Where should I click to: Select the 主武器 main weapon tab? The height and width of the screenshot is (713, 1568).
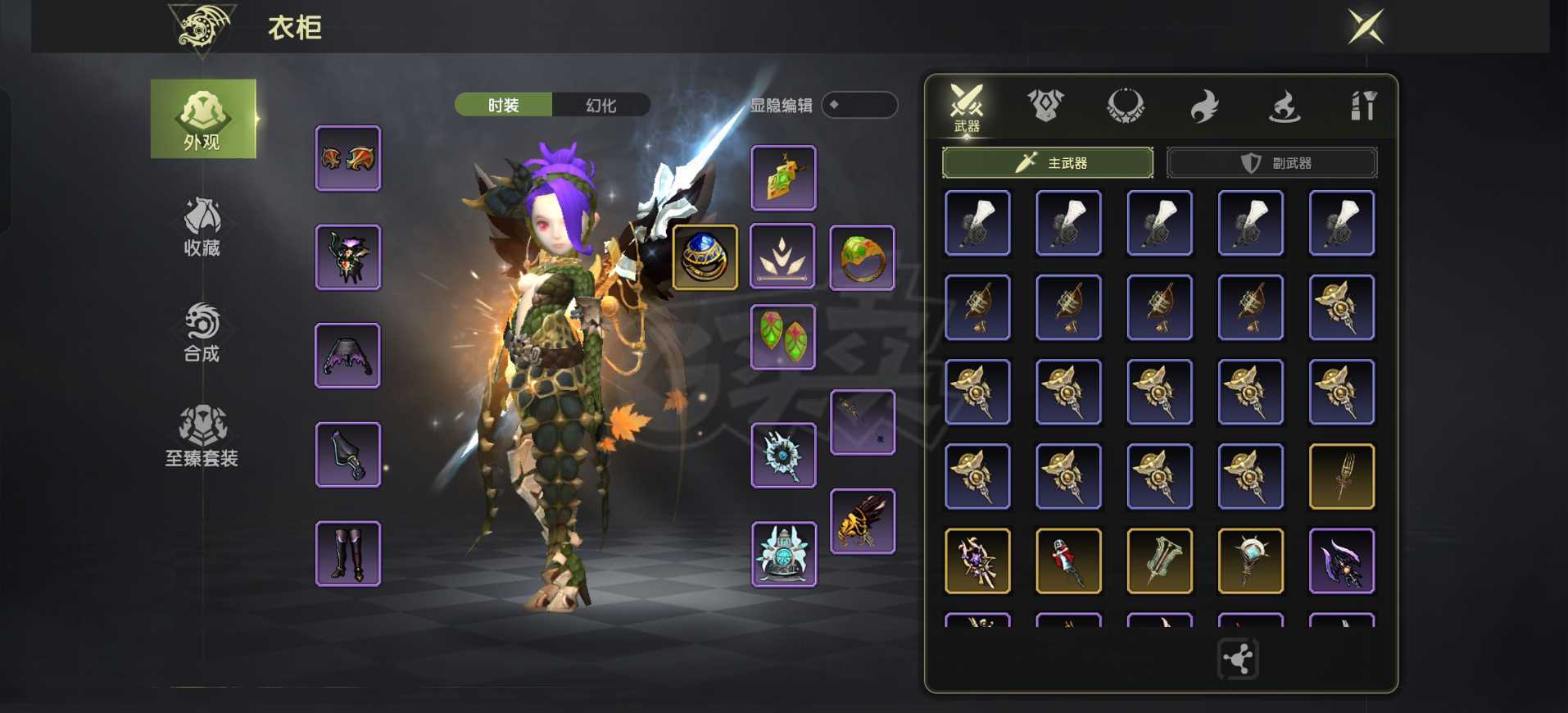pyautogui.click(x=1048, y=163)
